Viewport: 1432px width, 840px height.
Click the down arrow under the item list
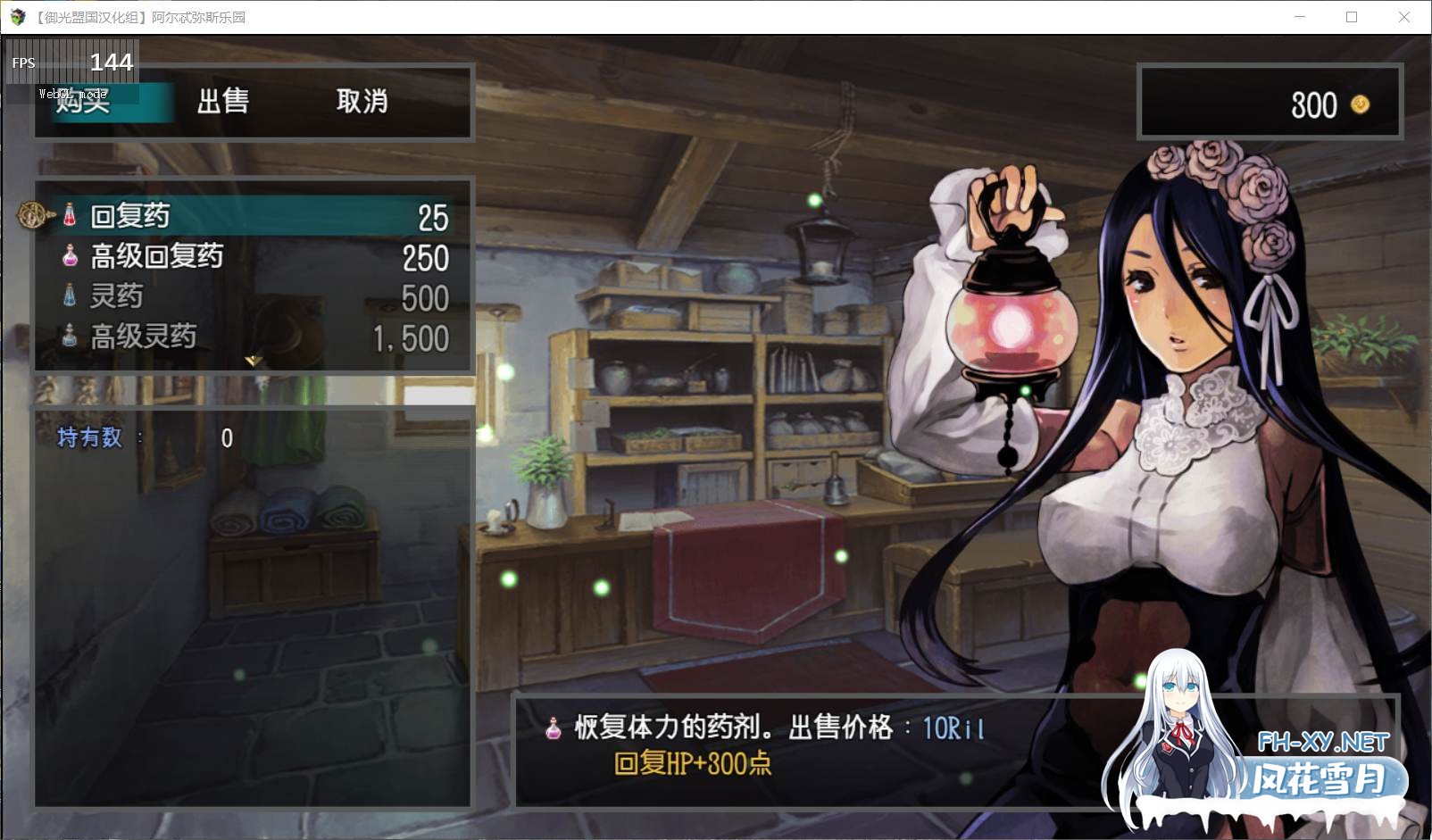pos(254,361)
